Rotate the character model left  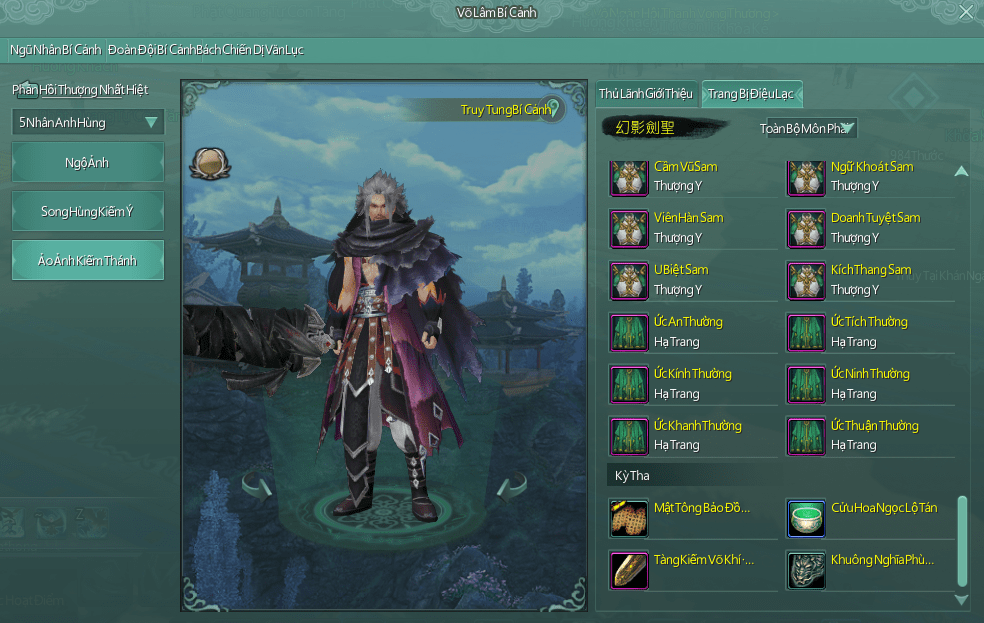click(257, 488)
